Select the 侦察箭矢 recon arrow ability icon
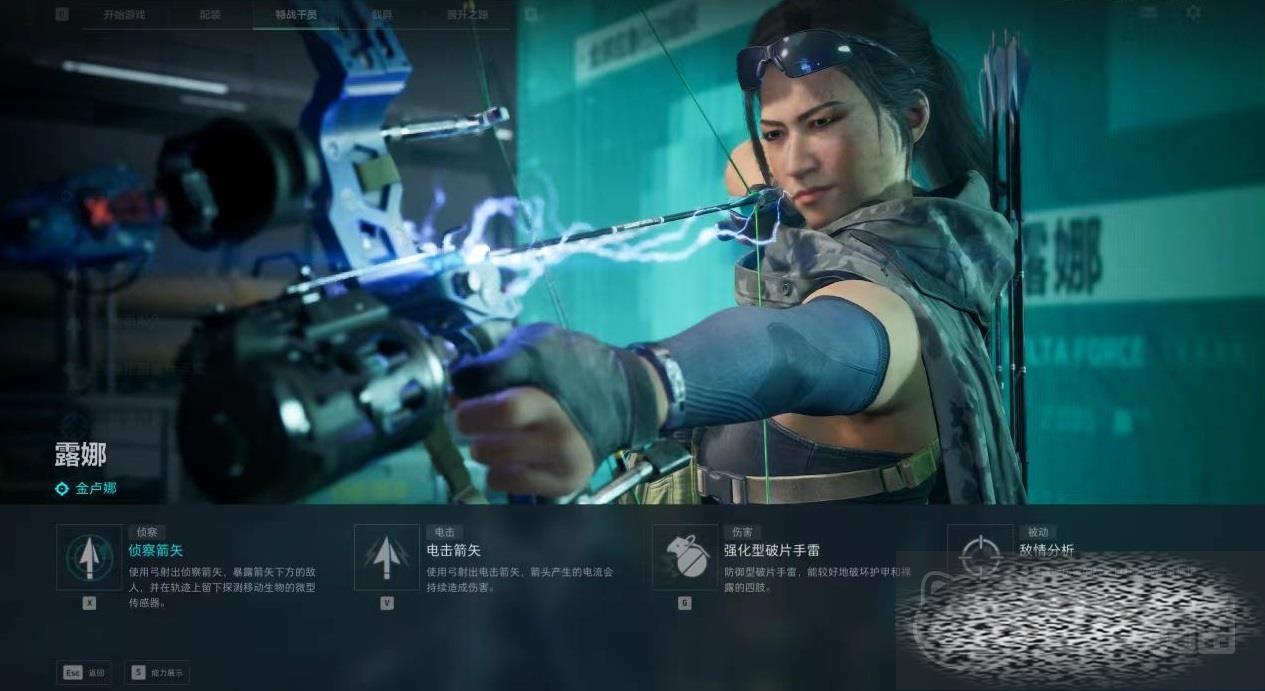The width and height of the screenshot is (1265, 691). (x=89, y=557)
